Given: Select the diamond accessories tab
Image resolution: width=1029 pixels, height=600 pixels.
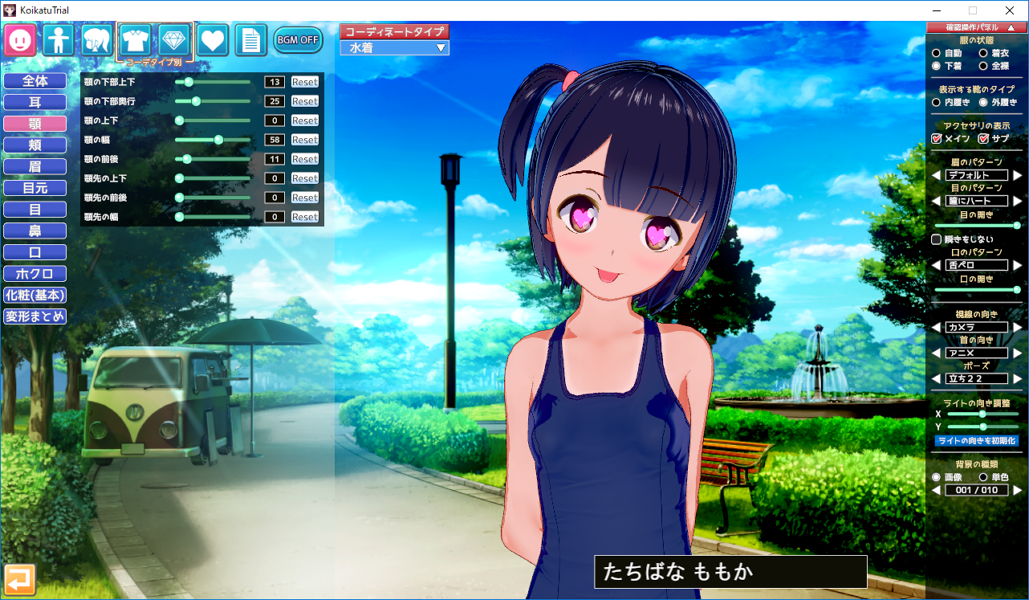Looking at the screenshot, I should (174, 40).
